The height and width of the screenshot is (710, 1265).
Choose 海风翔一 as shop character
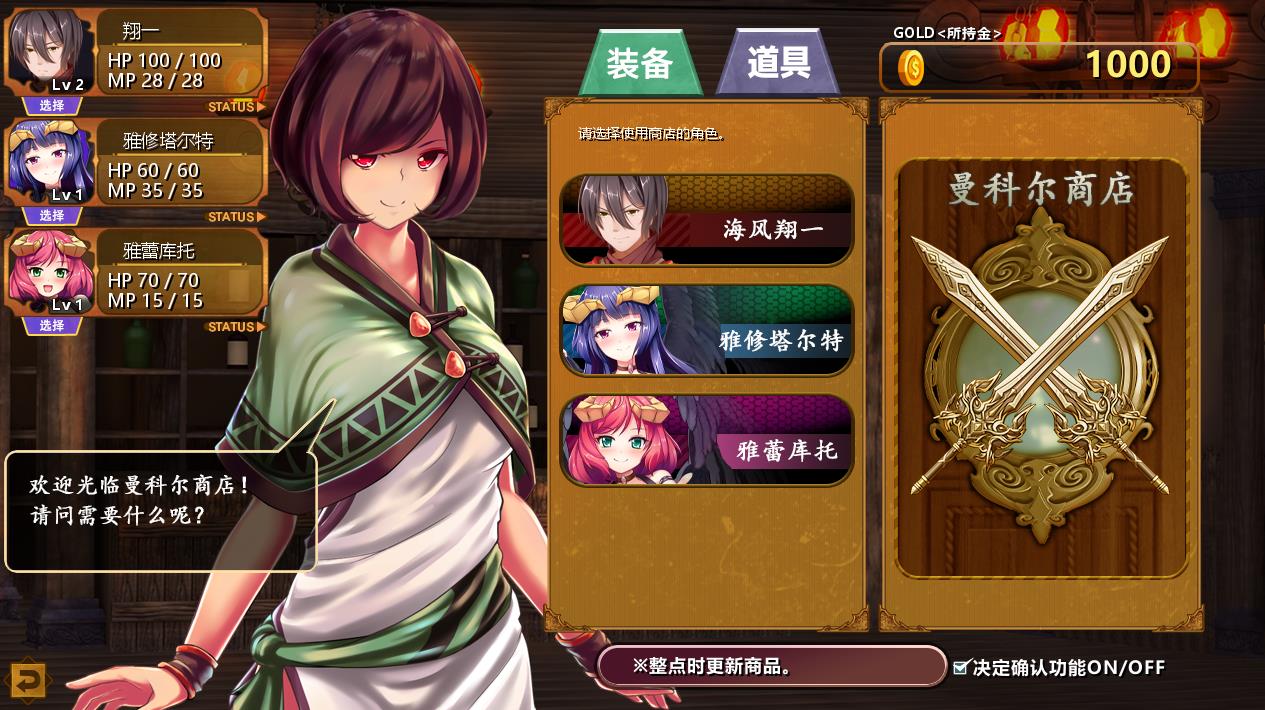click(x=707, y=221)
